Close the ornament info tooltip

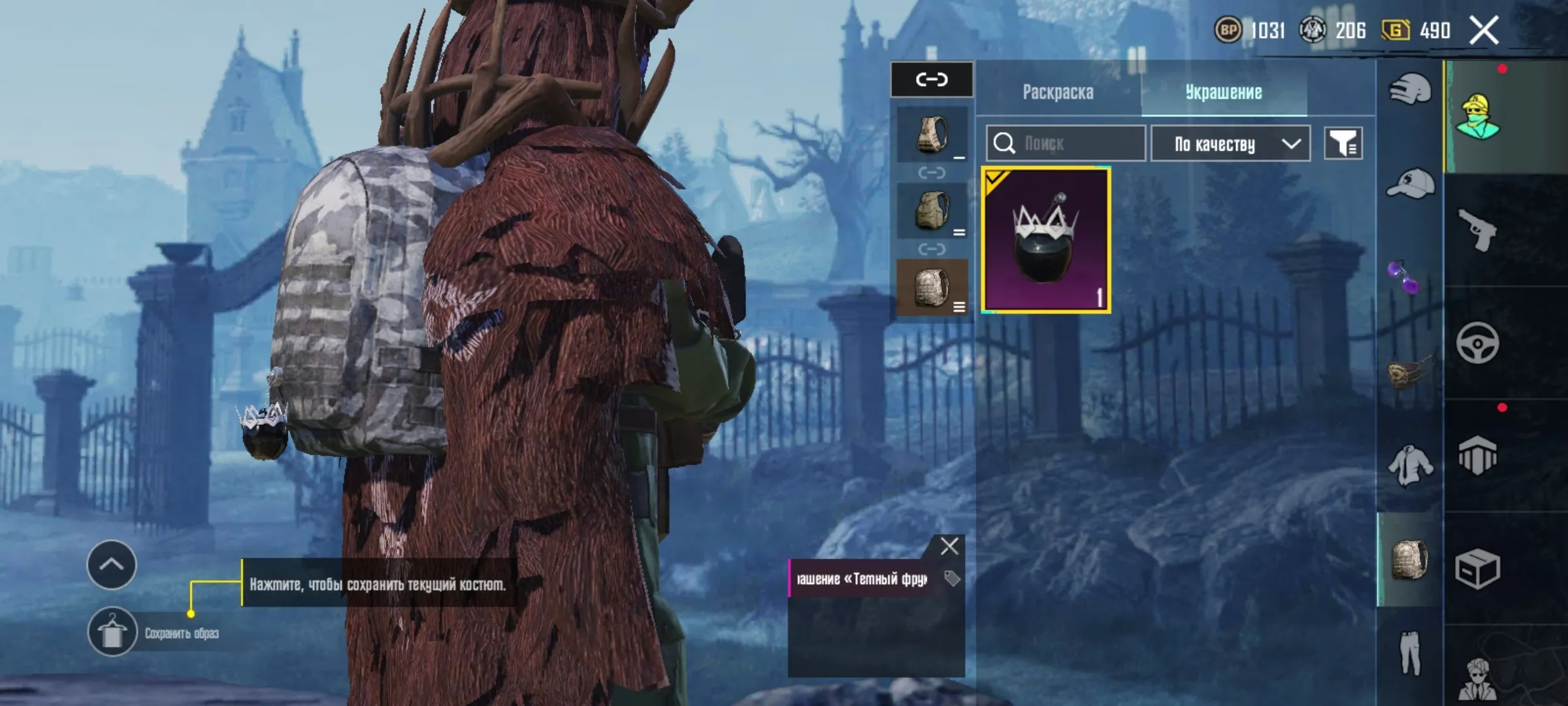[949, 546]
